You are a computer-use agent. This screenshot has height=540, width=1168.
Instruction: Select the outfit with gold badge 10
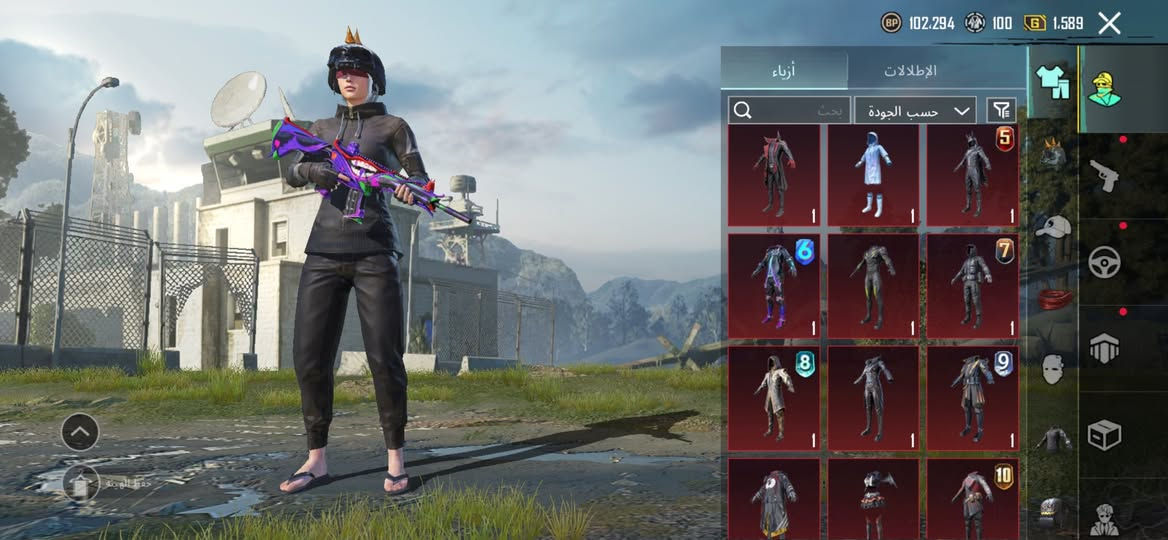coord(972,498)
